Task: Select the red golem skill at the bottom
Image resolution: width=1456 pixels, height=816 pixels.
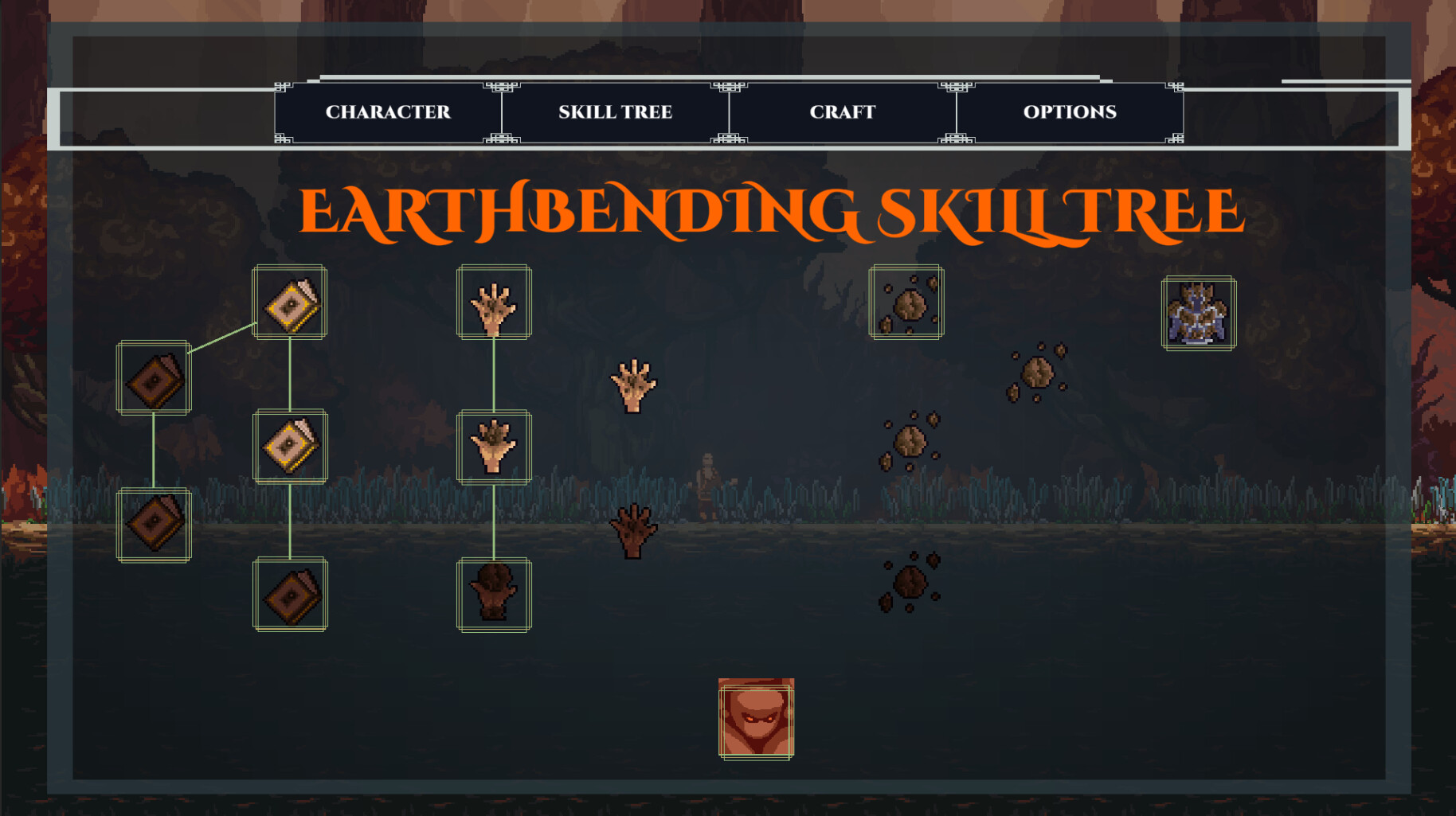Action: tap(754, 718)
